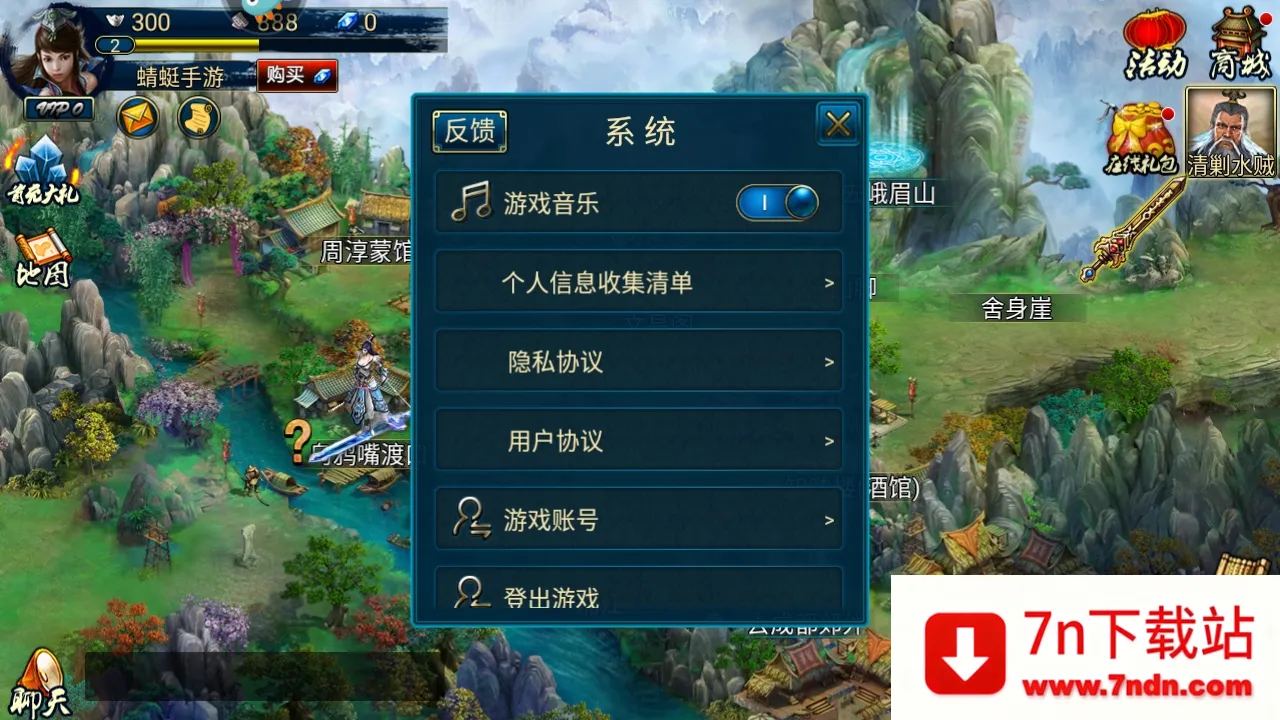Image resolution: width=1280 pixels, height=720 pixels.
Task: Expand the 隐私协议 privacy agreement entry
Action: [x=639, y=361]
